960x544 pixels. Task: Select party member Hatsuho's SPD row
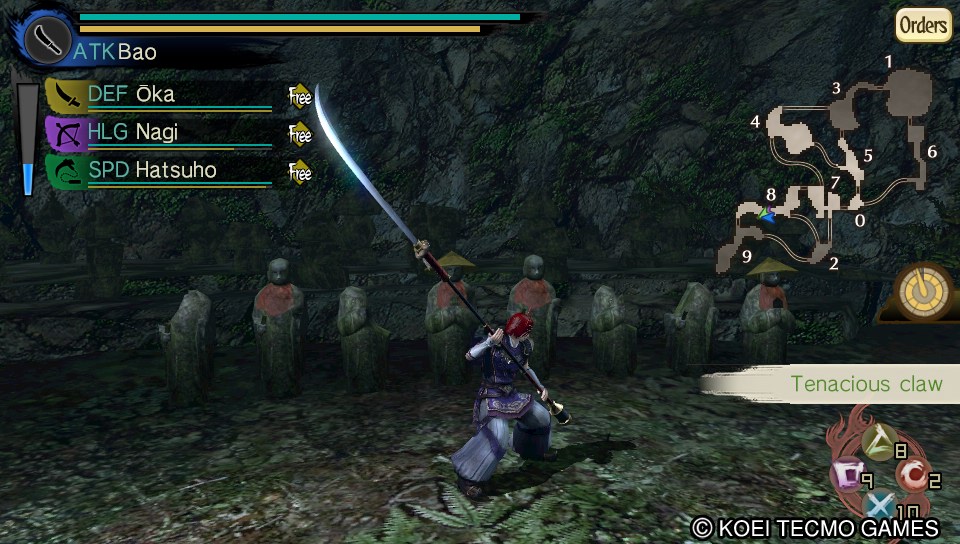click(160, 171)
